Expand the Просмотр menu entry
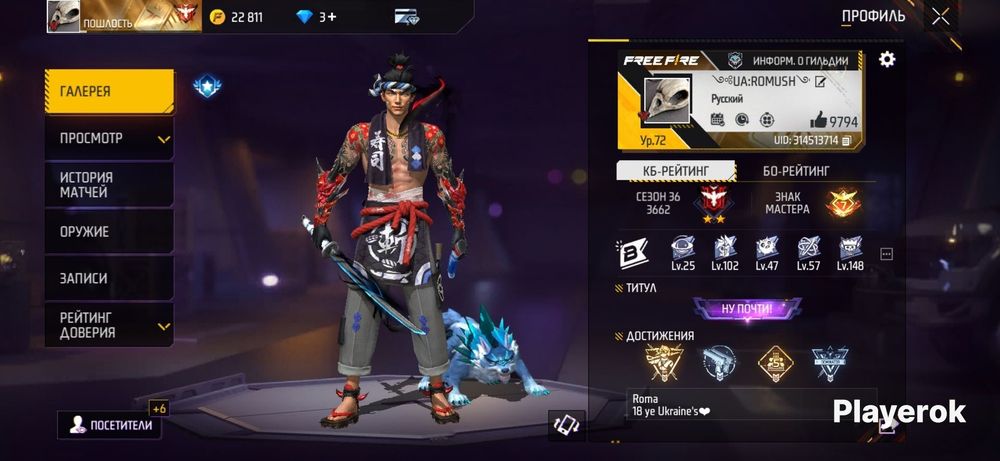This screenshot has height=461, width=1000. (109, 138)
